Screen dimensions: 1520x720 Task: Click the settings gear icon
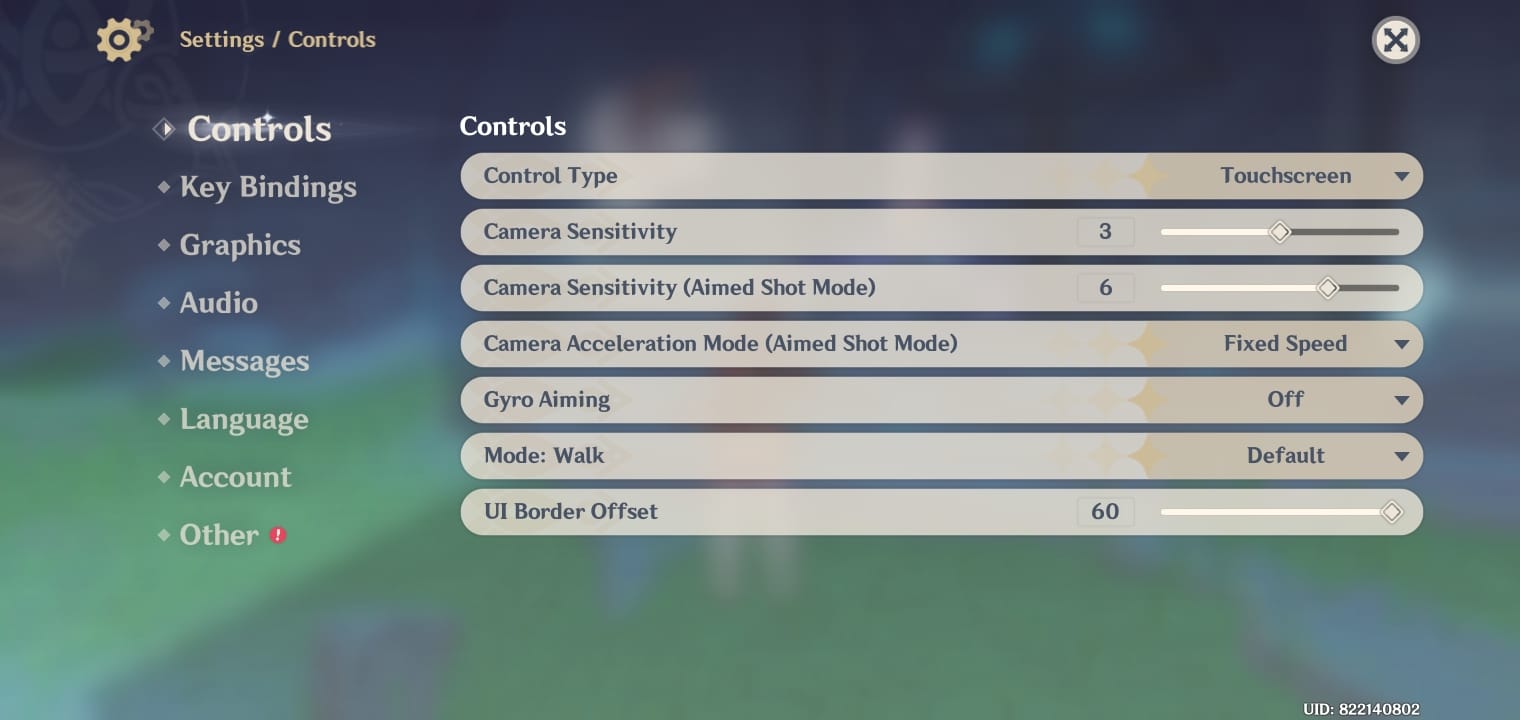coord(120,39)
